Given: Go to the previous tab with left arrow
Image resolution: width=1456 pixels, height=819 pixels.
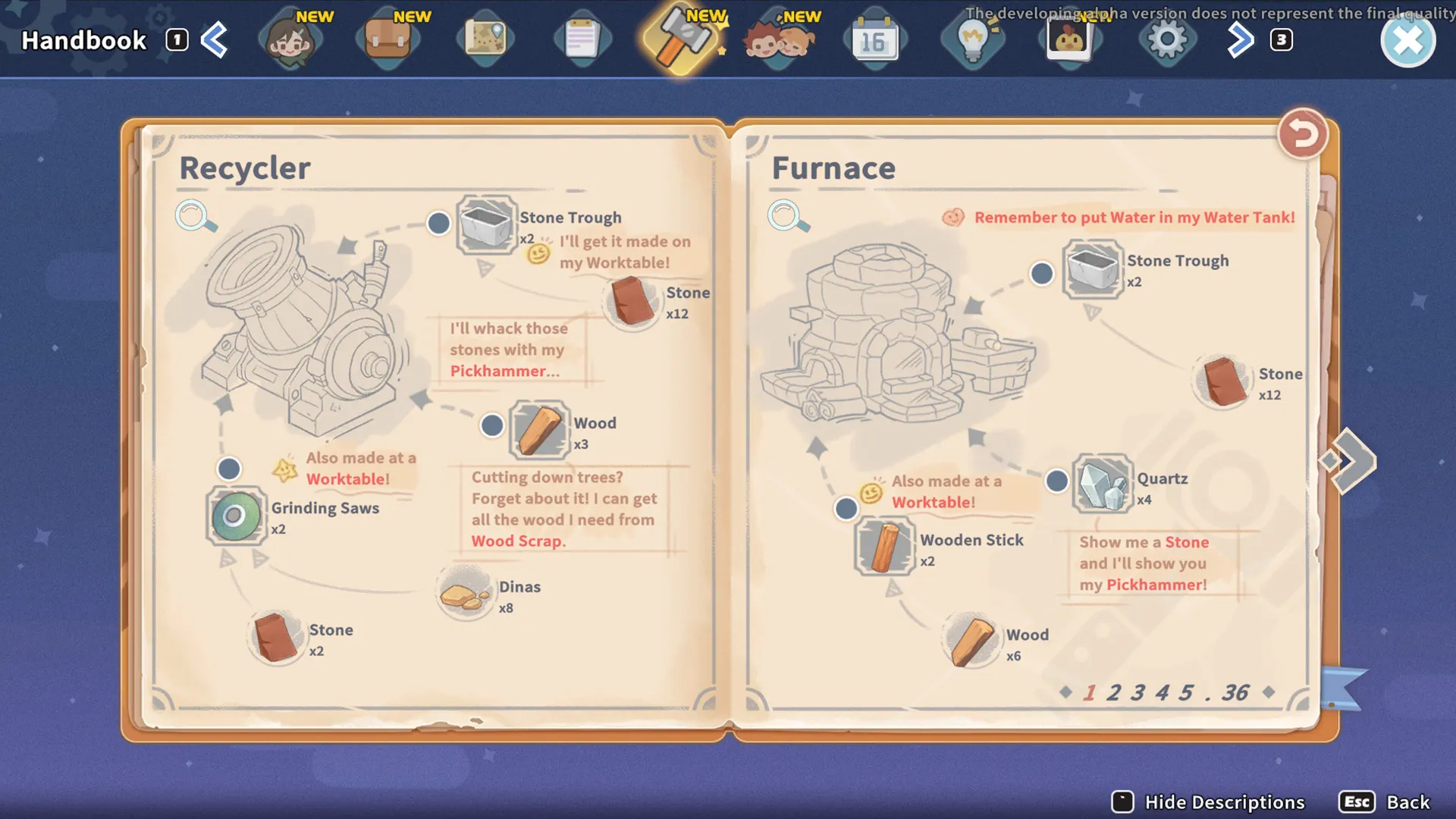Looking at the screenshot, I should (x=215, y=41).
